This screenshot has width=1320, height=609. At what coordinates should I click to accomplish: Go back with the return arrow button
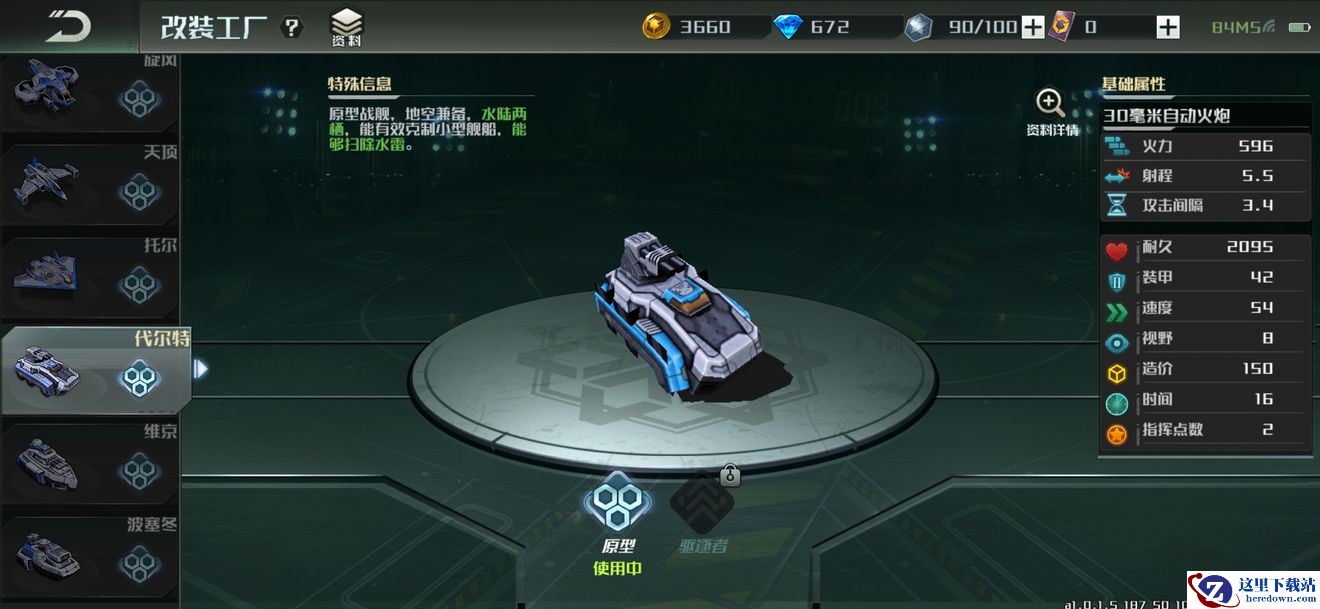point(68,26)
